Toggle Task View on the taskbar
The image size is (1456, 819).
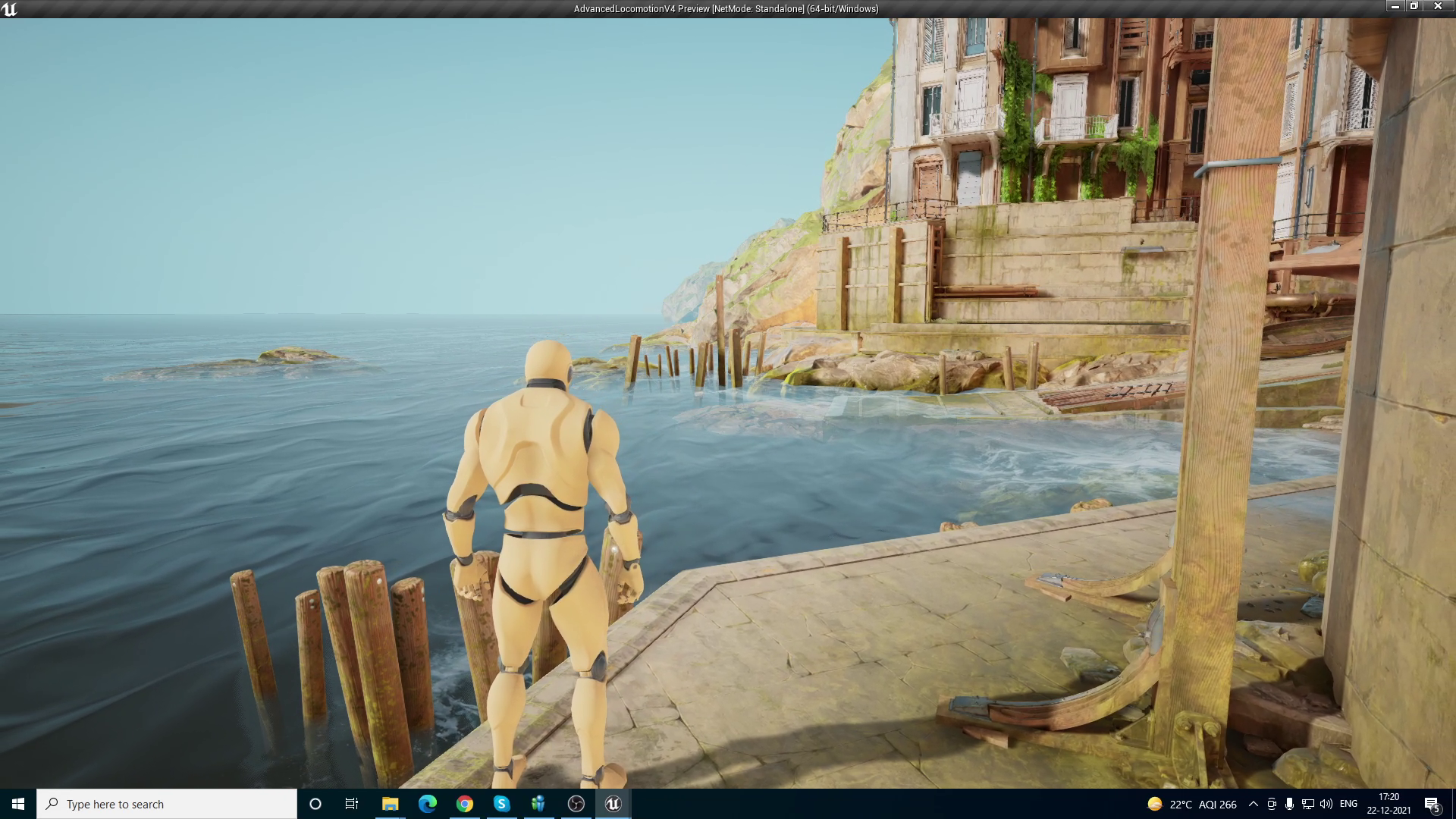(x=352, y=804)
